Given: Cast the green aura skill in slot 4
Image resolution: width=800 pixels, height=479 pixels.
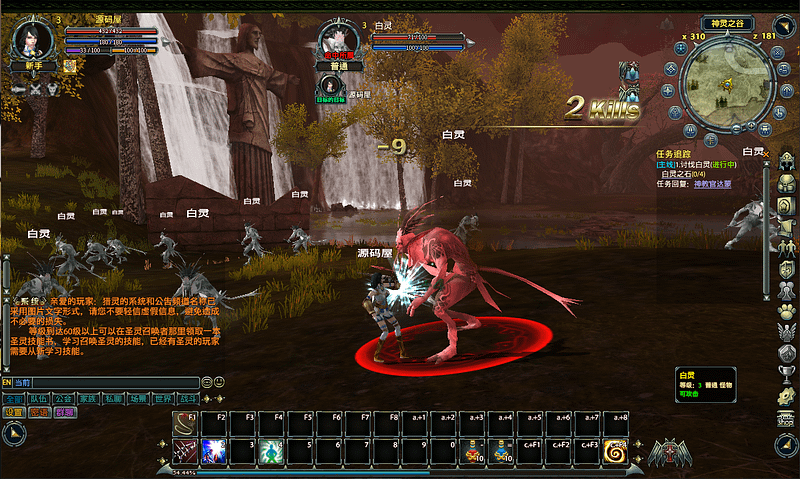Looking at the screenshot, I should click(271, 451).
